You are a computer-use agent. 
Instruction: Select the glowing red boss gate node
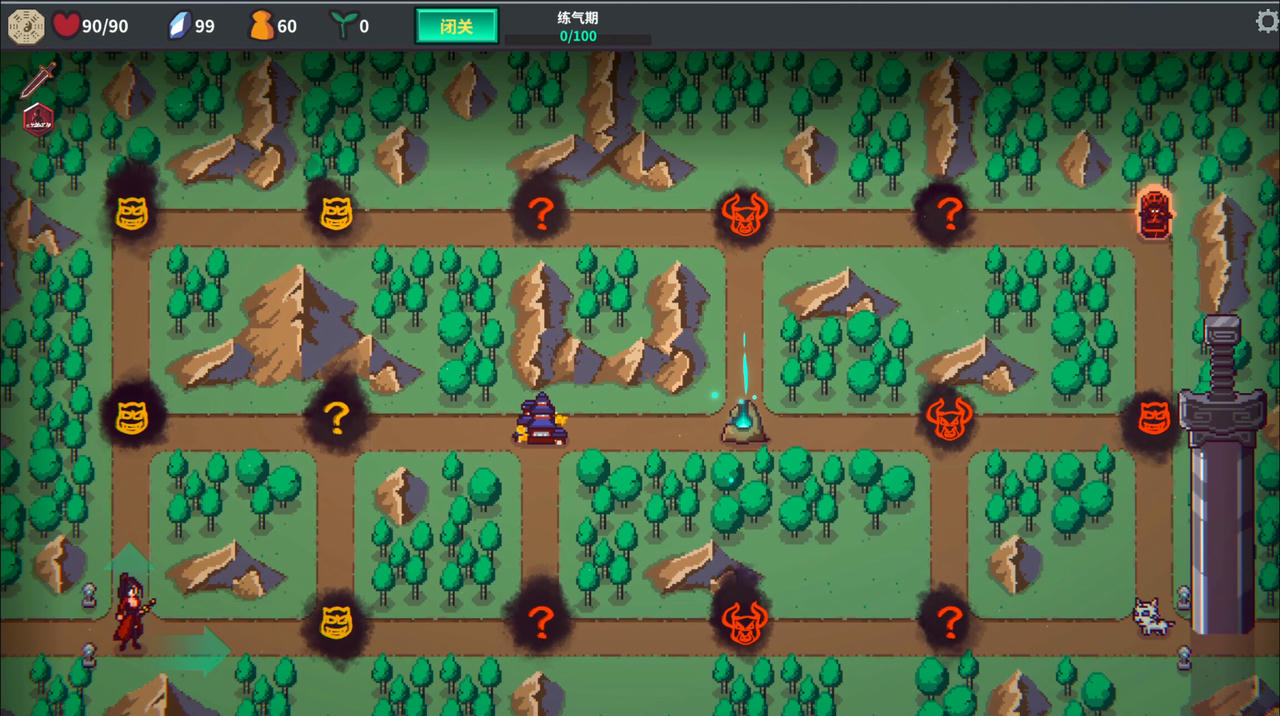coord(1155,212)
